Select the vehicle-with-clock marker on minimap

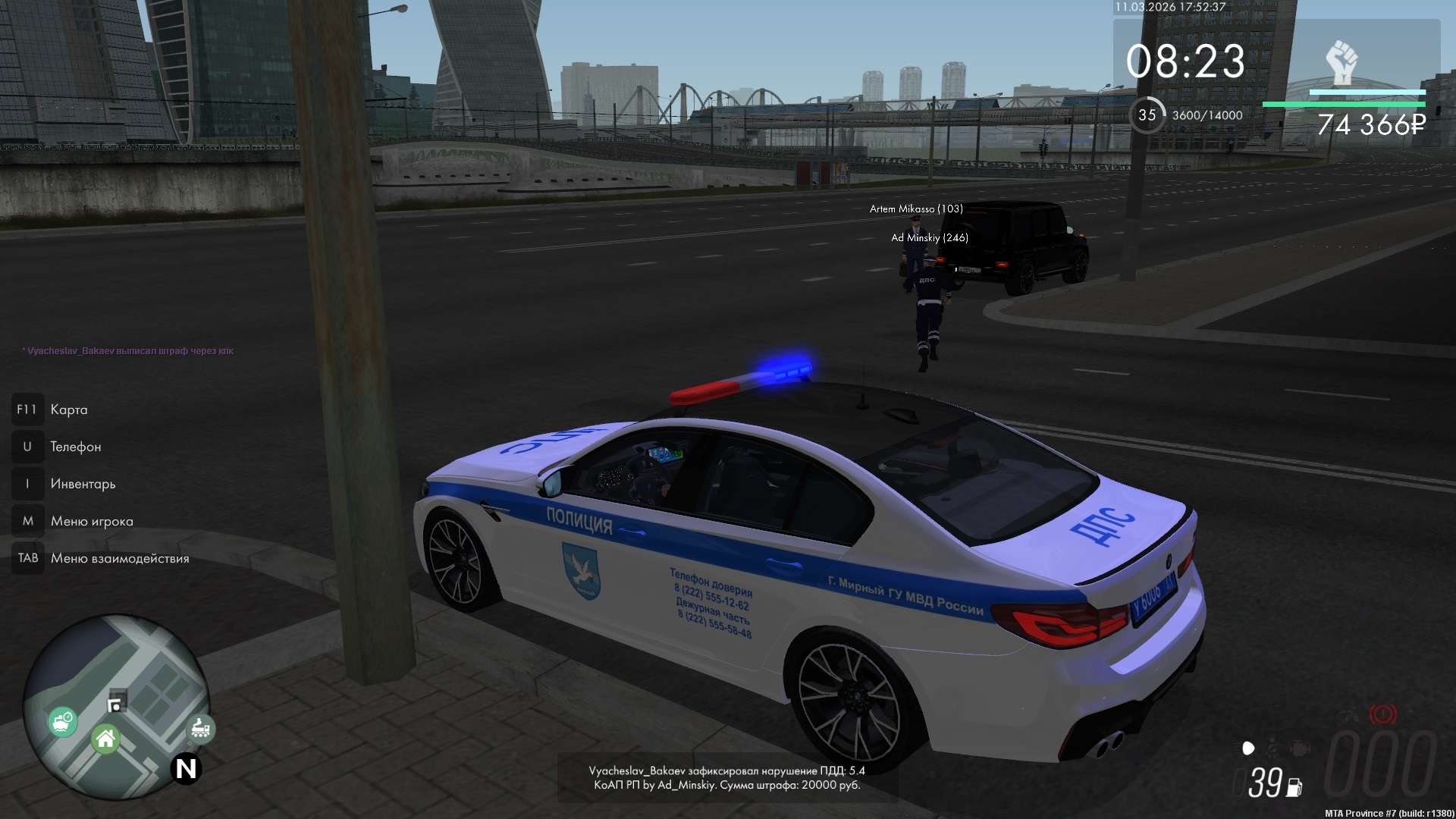pyautogui.click(x=62, y=720)
